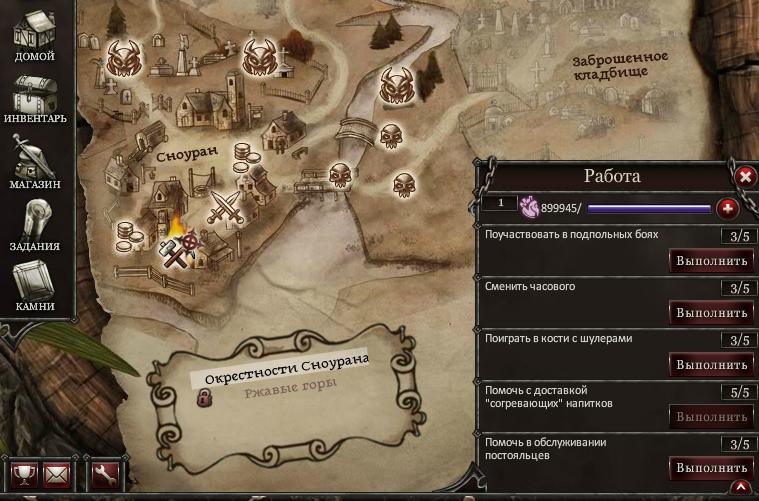The width and height of the screenshot is (759, 501).
Task: Choose the Окрестности Сноурана location
Action: [x=286, y=371]
